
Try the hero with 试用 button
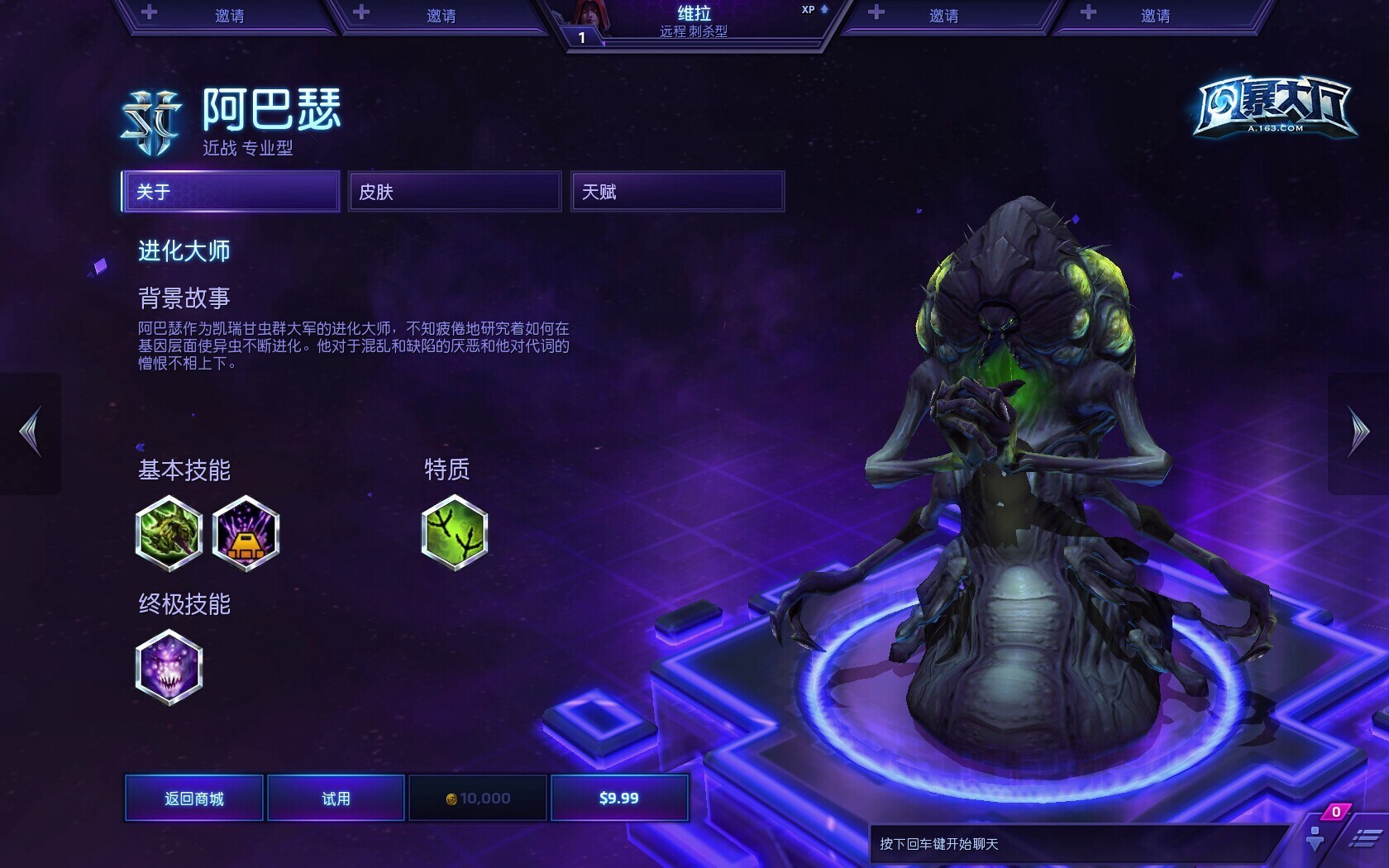tap(336, 798)
